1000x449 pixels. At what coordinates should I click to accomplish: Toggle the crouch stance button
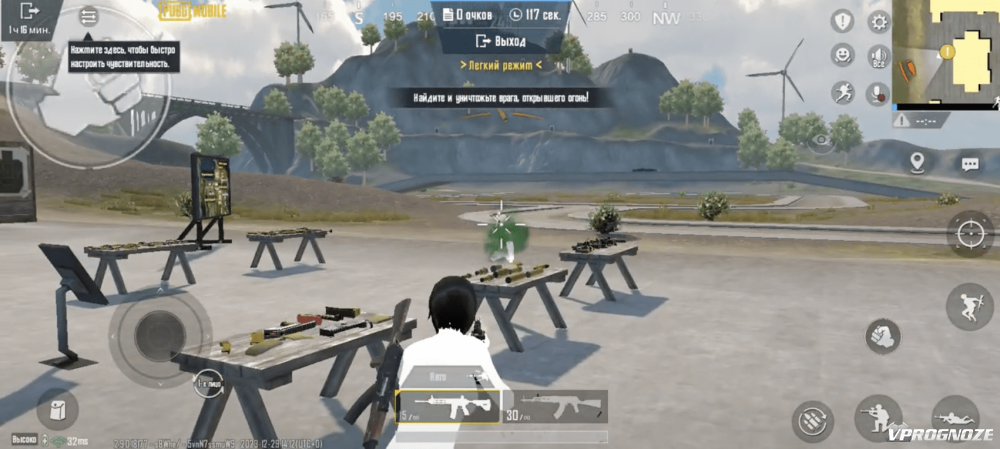877,416
